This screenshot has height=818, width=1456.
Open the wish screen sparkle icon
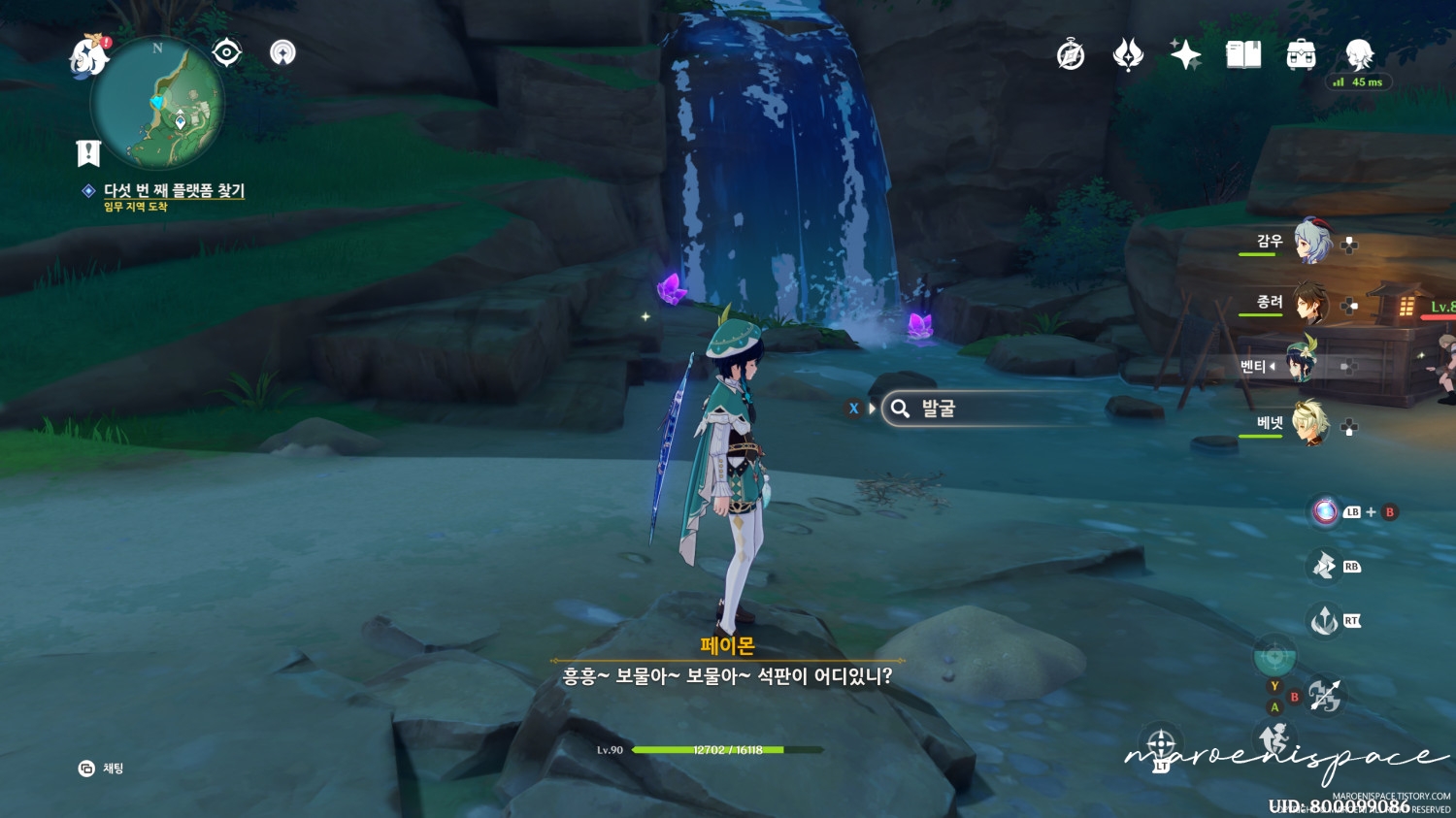point(1186,55)
